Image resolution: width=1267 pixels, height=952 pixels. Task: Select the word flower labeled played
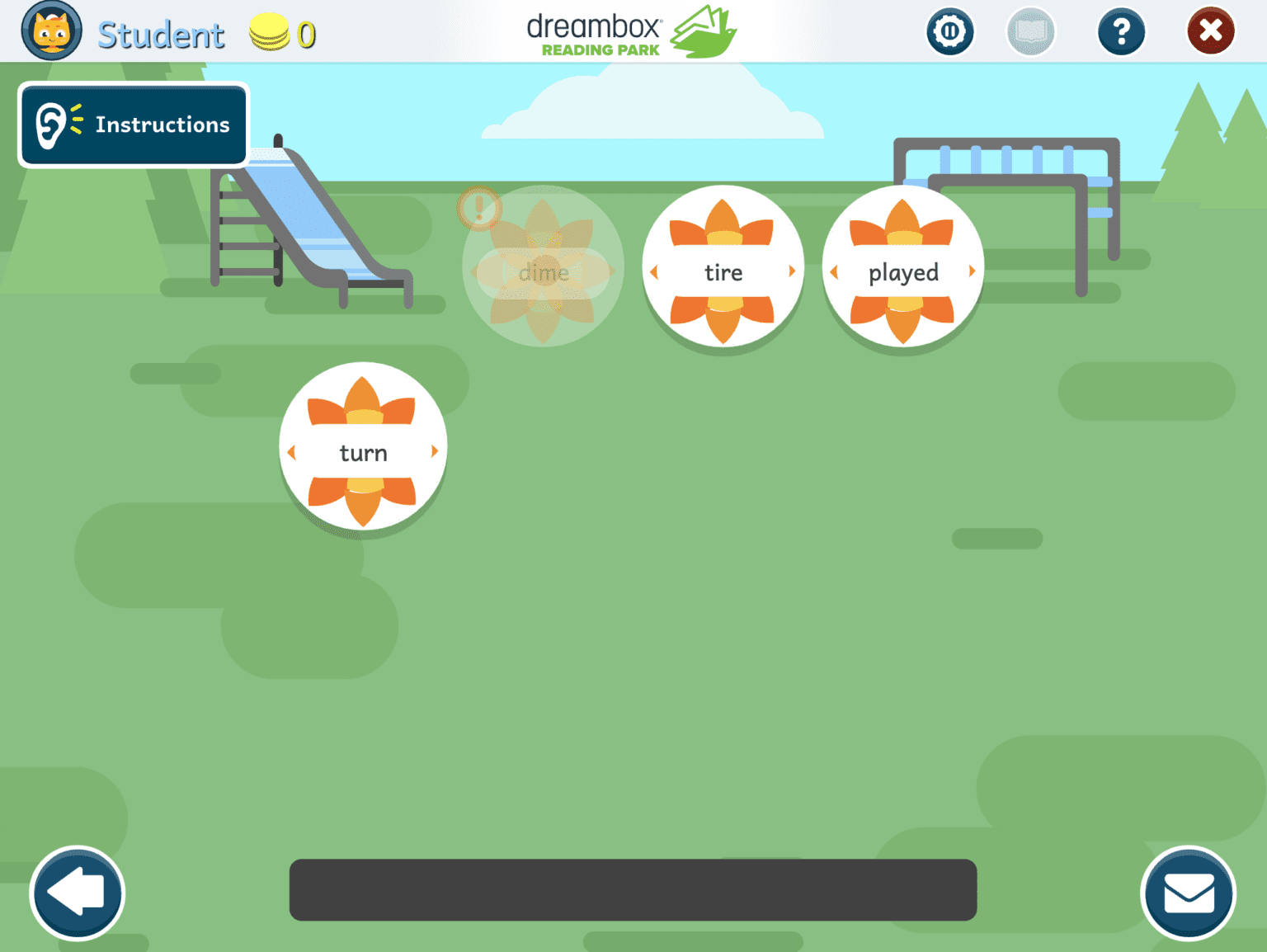coord(902,272)
